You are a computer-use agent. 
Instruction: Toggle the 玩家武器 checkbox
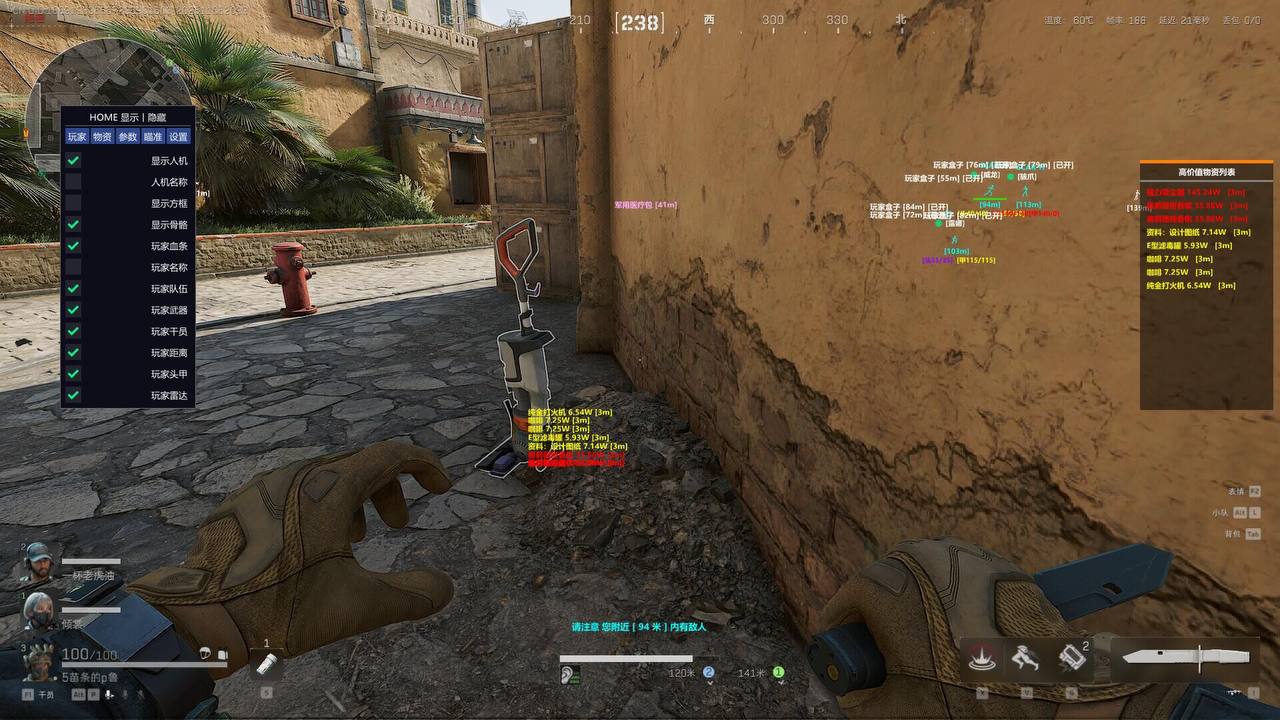[x=73, y=310]
